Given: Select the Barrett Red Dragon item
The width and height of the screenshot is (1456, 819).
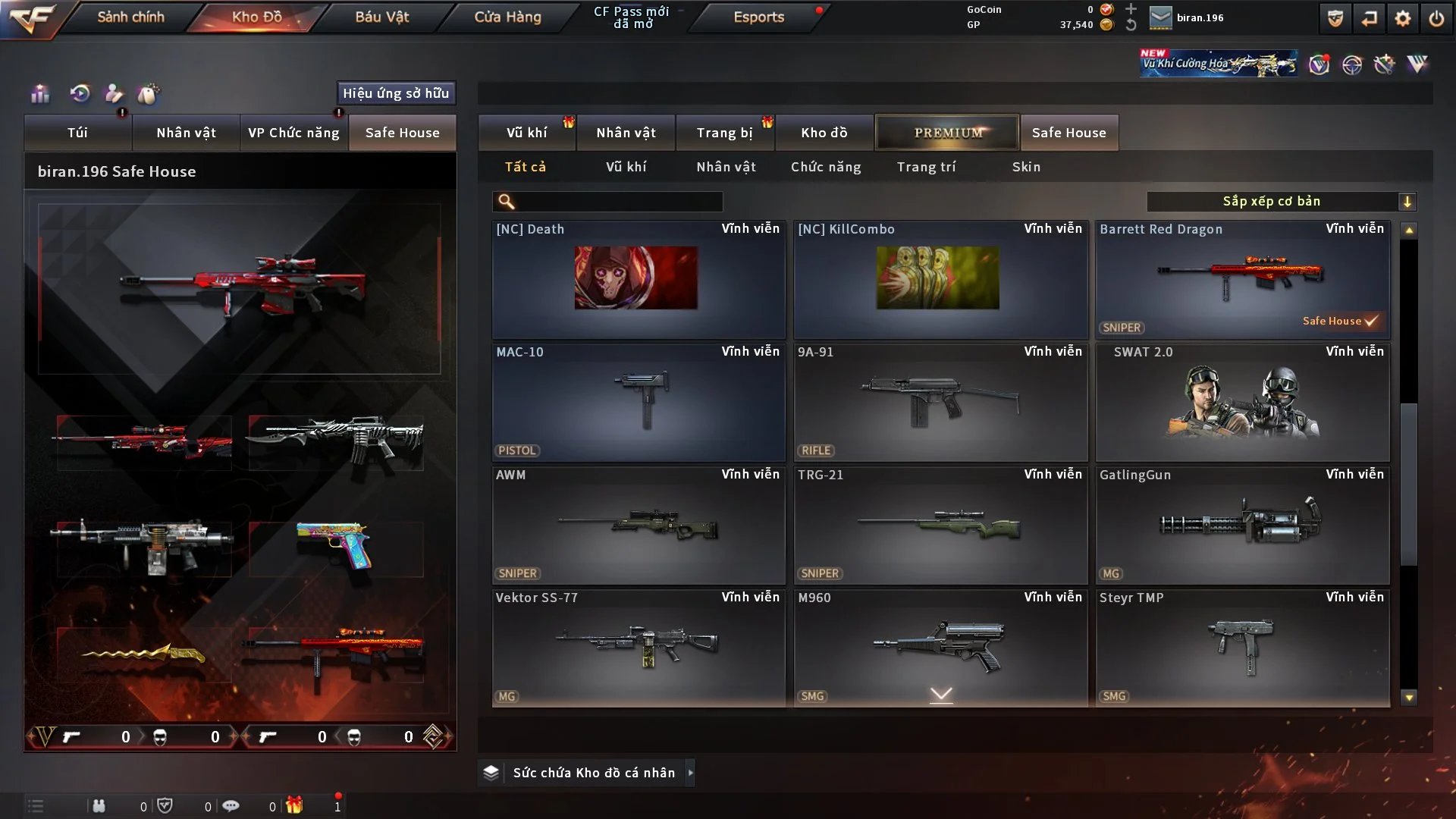Looking at the screenshot, I should [1242, 279].
